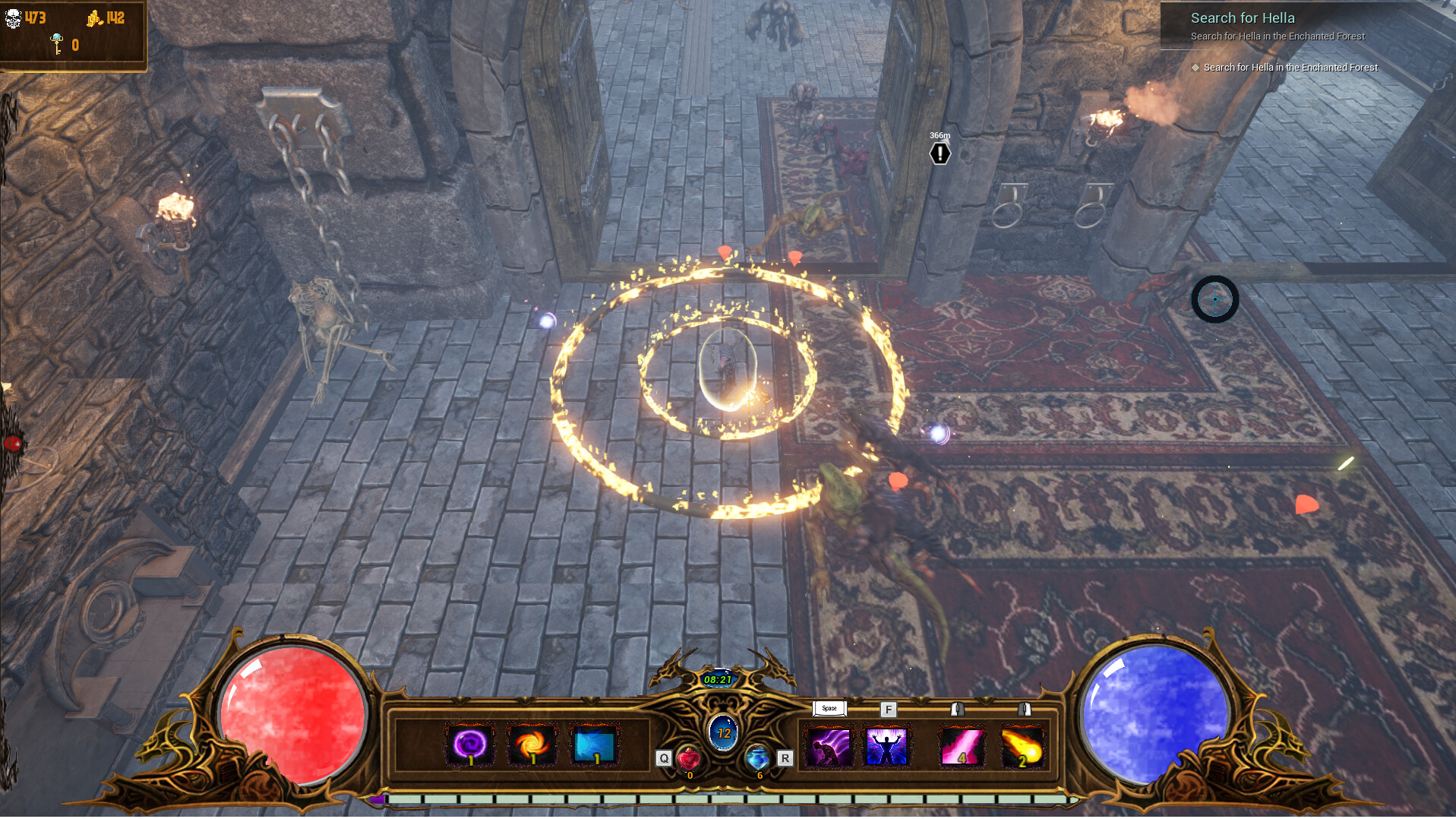Use the health potion next to Q

[687, 757]
